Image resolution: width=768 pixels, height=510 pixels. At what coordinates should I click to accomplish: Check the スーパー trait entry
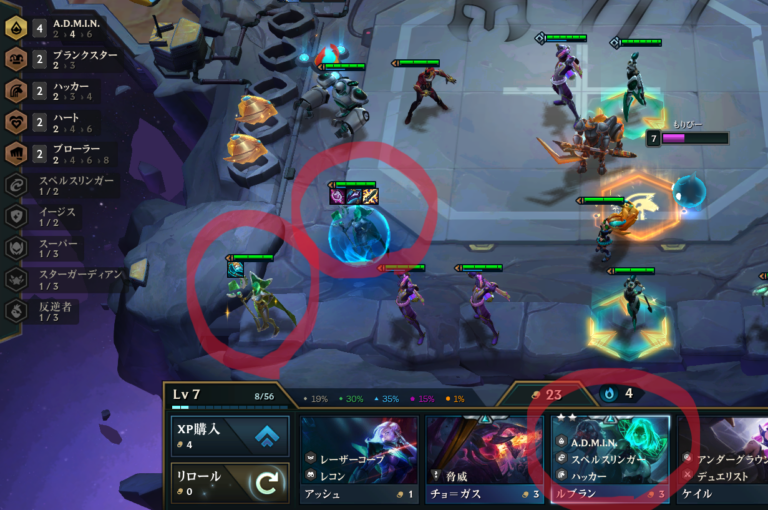[x=62, y=247]
